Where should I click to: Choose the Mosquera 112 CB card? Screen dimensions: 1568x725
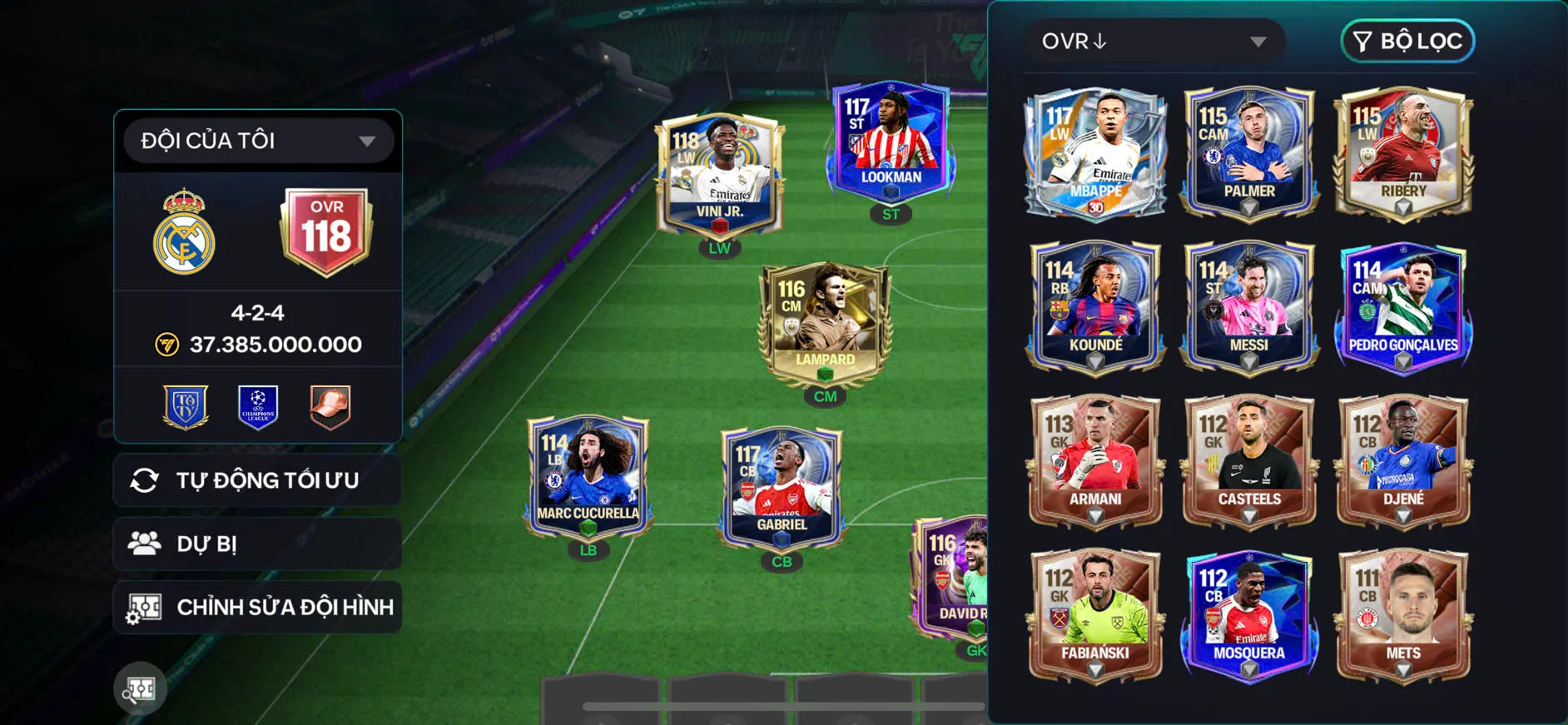[1248, 614]
